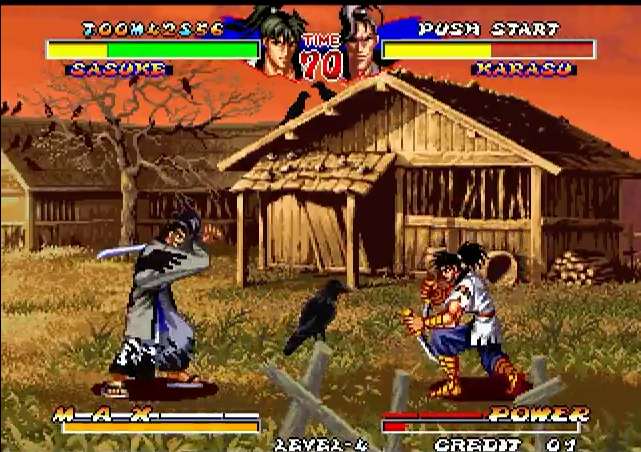641x452 pixels.
Task: Select Karasu's character portrait
Action: pyautogui.click(x=361, y=44)
